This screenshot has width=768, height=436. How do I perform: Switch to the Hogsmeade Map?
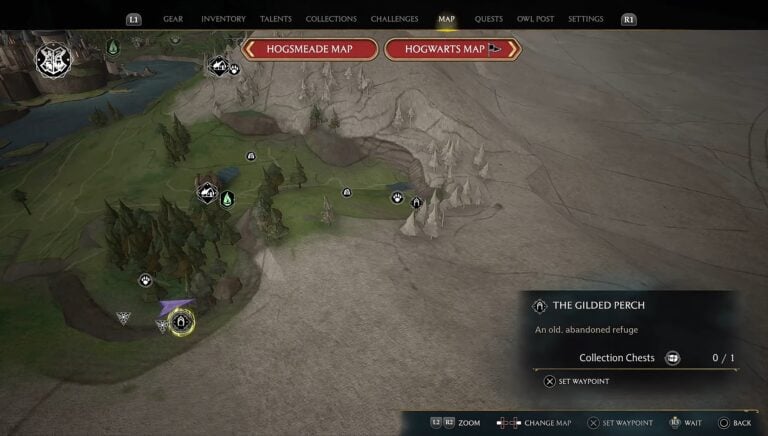pos(309,49)
